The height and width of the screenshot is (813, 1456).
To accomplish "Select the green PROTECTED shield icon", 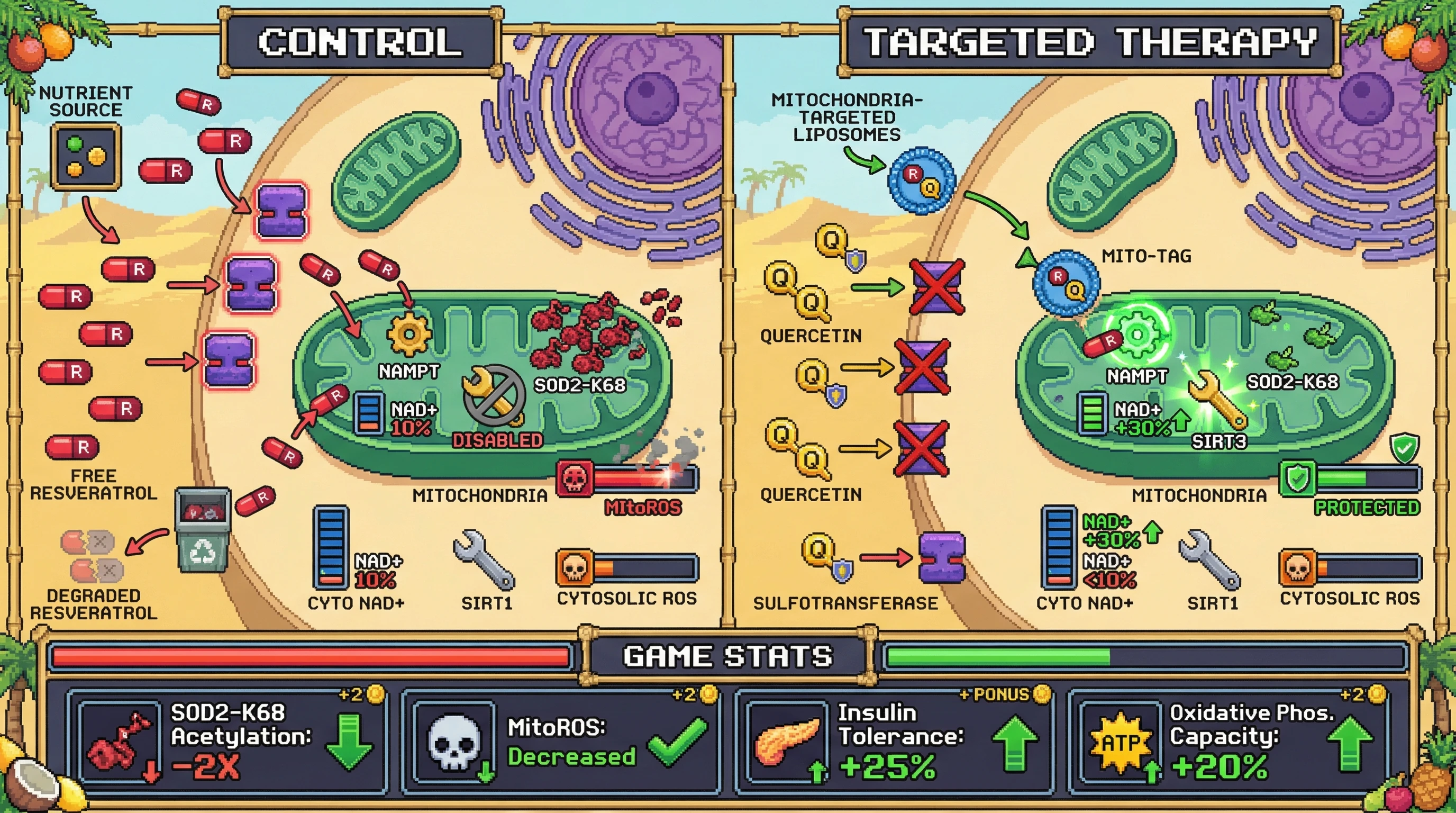I will click(x=1298, y=479).
